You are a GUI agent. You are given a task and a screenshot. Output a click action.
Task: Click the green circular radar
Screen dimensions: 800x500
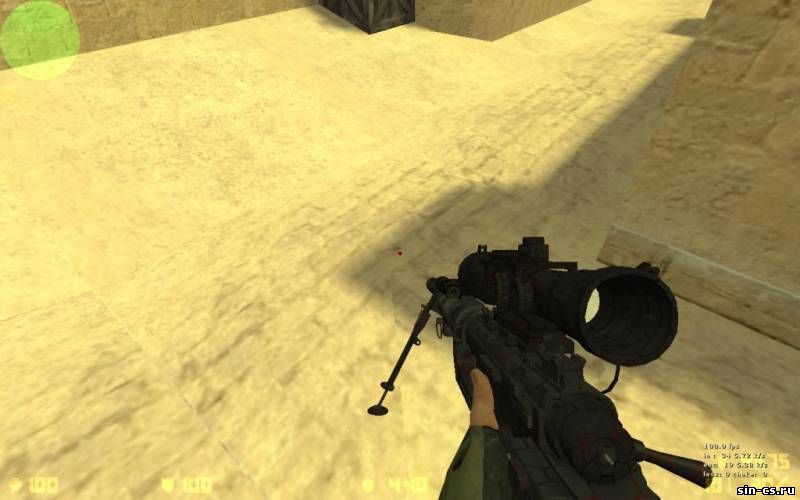[x=39, y=40]
